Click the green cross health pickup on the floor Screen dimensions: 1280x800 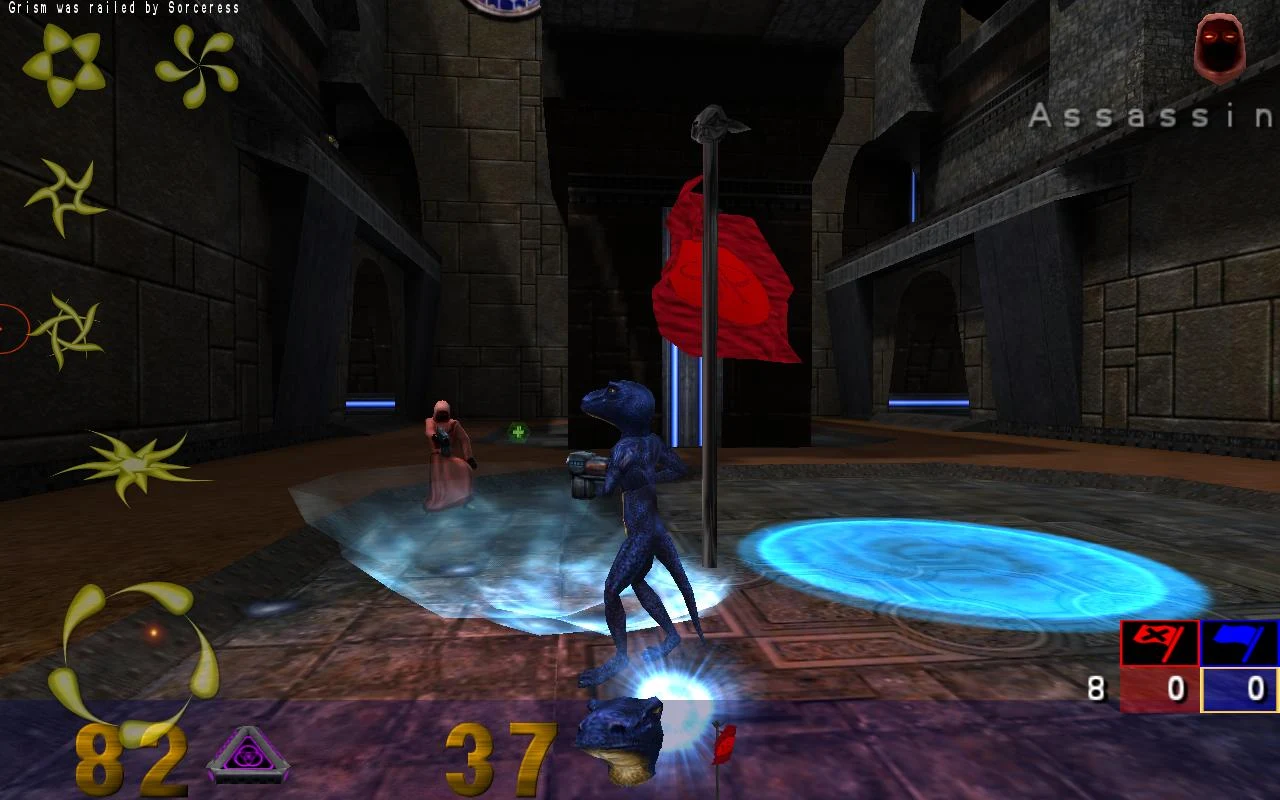coord(517,432)
